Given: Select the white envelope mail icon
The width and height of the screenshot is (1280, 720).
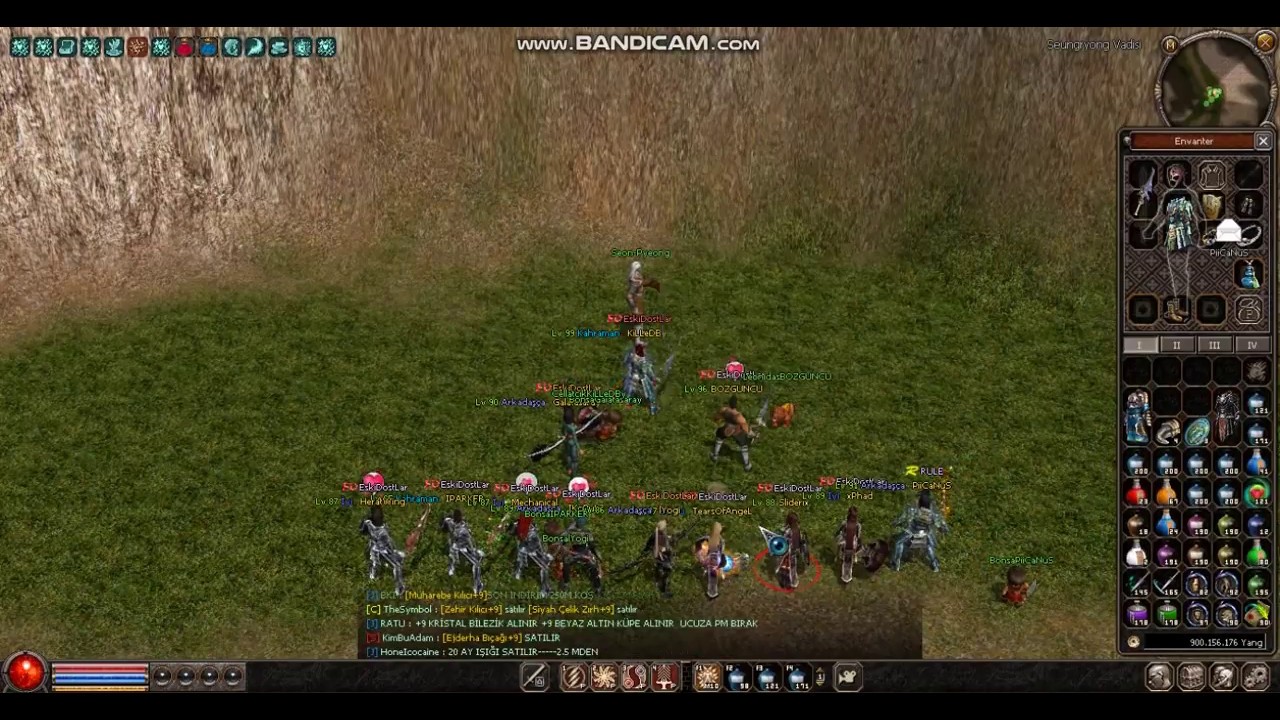Looking at the screenshot, I should (1229, 234).
